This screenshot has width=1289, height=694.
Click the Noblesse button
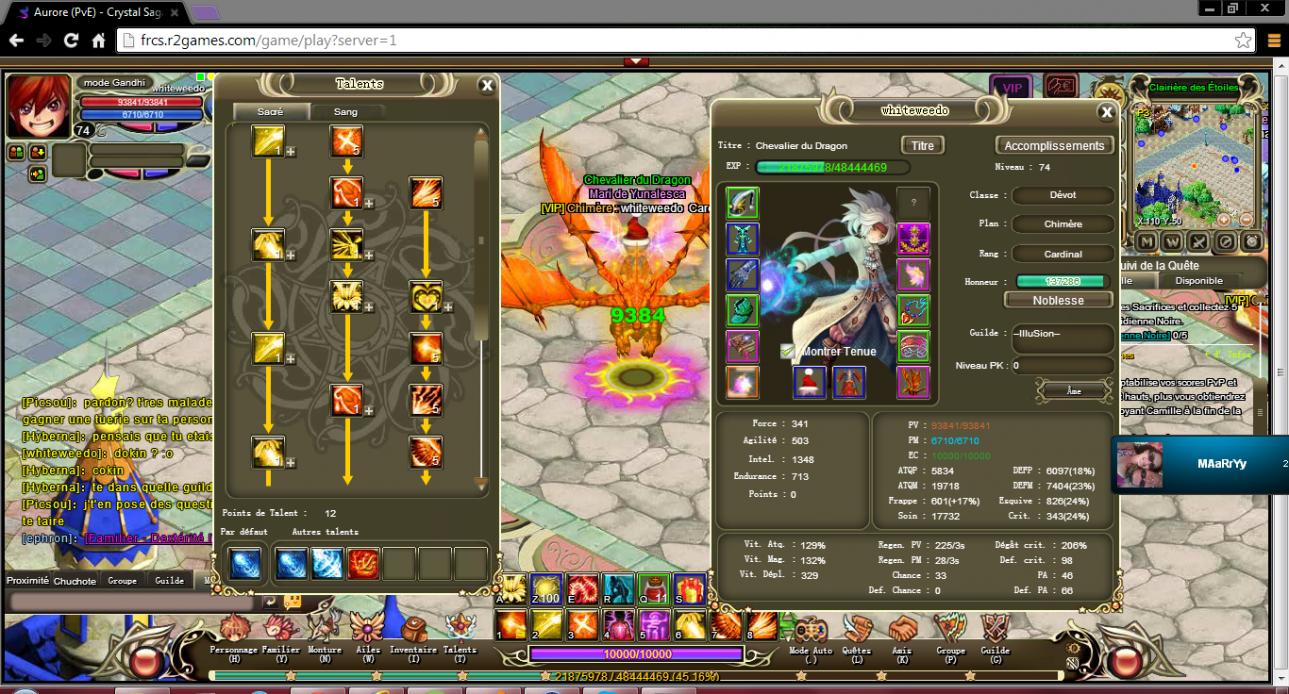(x=1058, y=300)
